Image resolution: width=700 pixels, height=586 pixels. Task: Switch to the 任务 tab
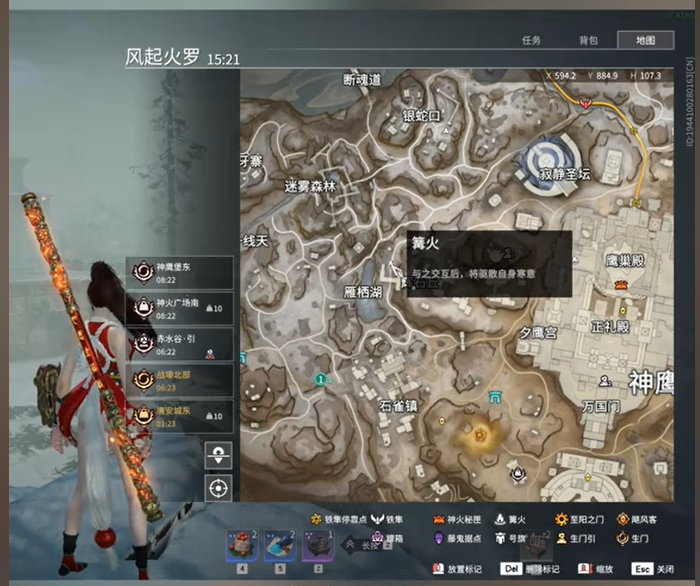531,40
